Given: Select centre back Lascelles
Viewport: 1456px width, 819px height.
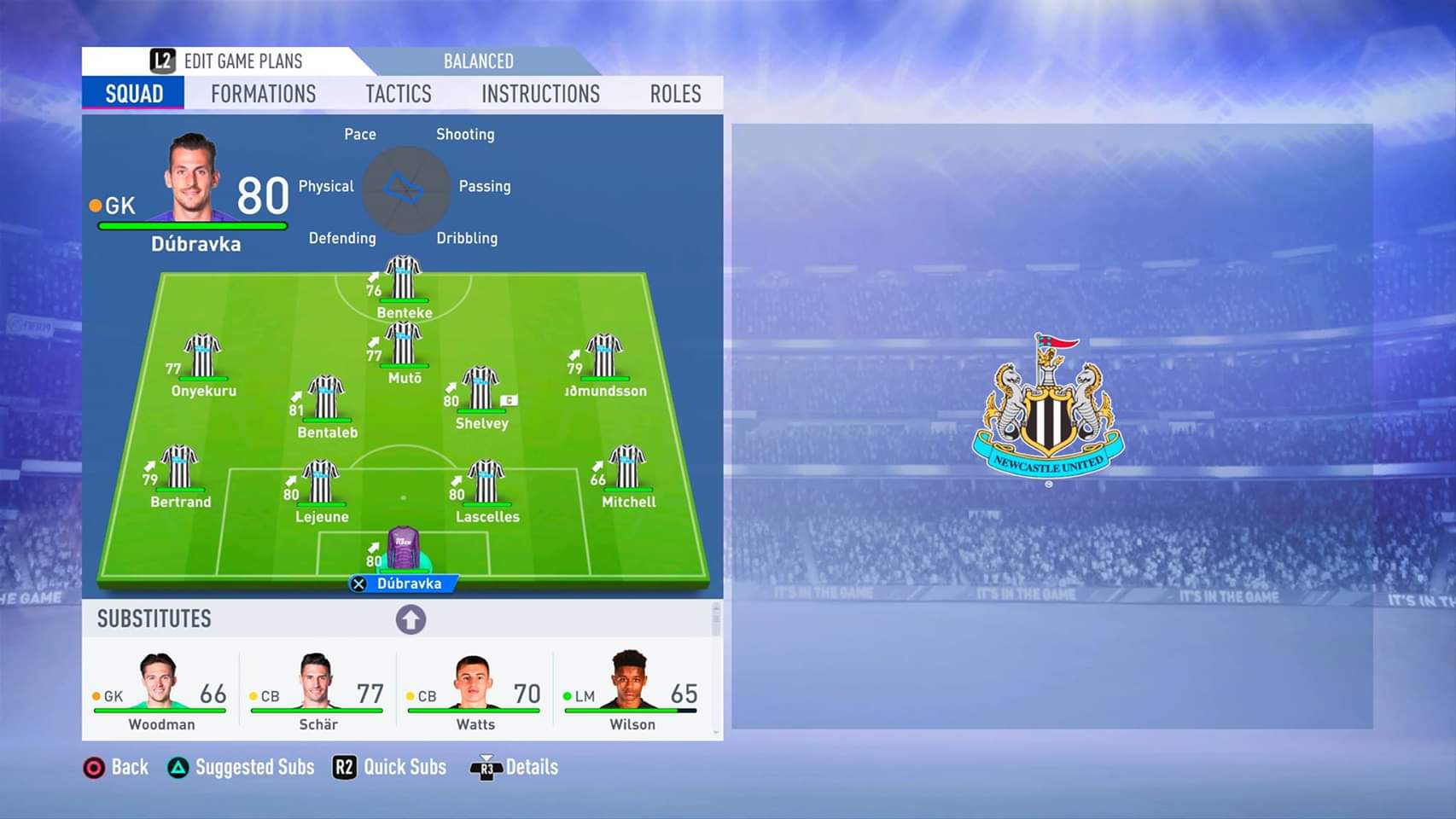Looking at the screenshot, I should (x=486, y=484).
